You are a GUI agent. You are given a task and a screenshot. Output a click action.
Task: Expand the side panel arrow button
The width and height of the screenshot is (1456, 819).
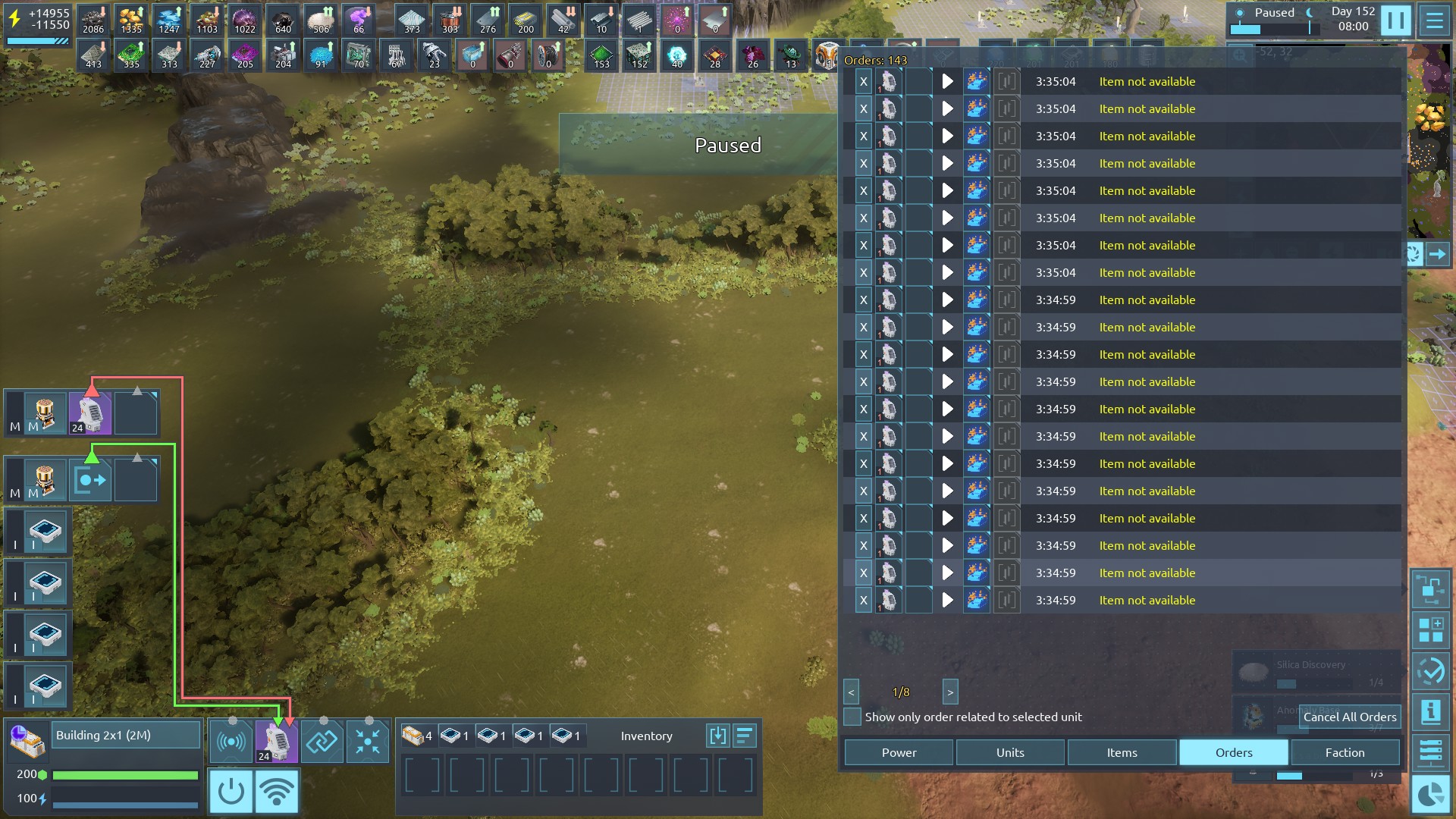[x=1437, y=255]
